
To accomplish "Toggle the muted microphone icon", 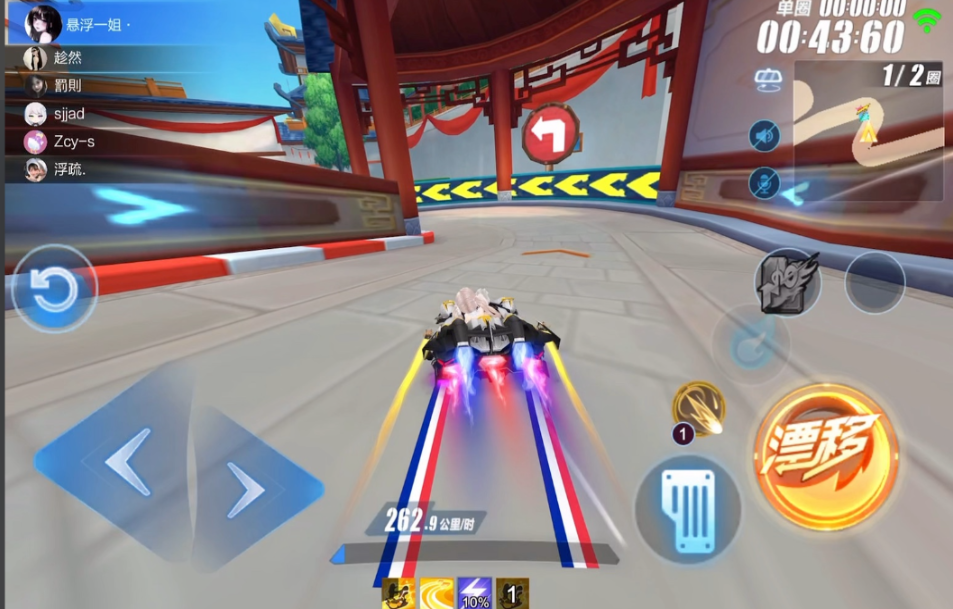I will (x=765, y=183).
